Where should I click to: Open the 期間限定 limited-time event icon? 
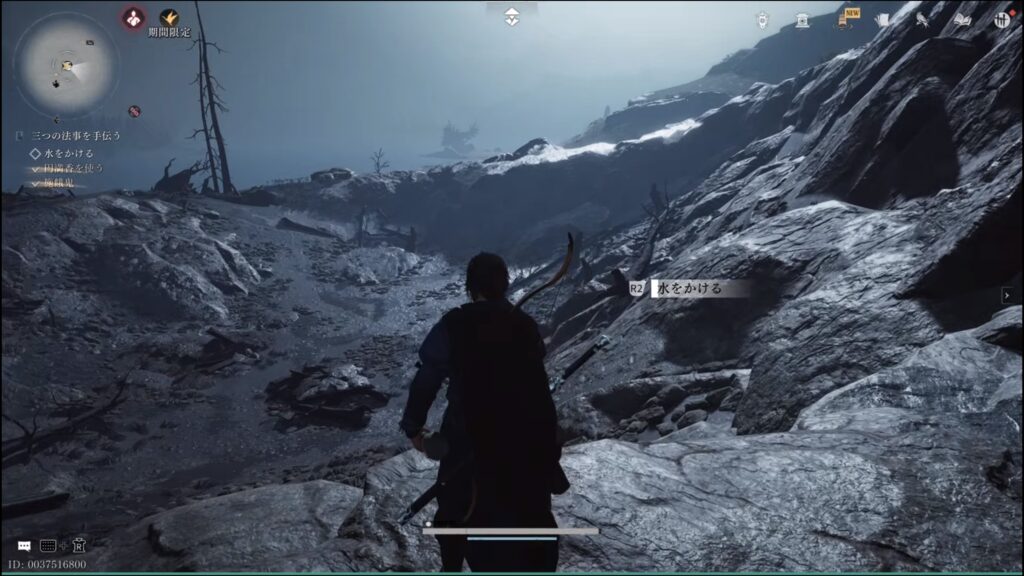point(169,18)
